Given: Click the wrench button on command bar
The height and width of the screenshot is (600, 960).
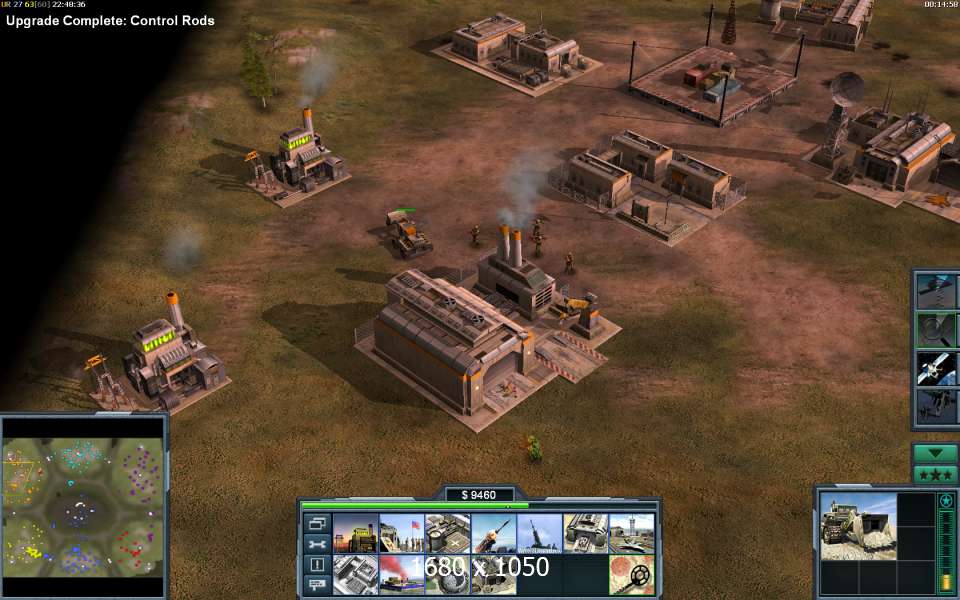Looking at the screenshot, I should click(x=317, y=544).
